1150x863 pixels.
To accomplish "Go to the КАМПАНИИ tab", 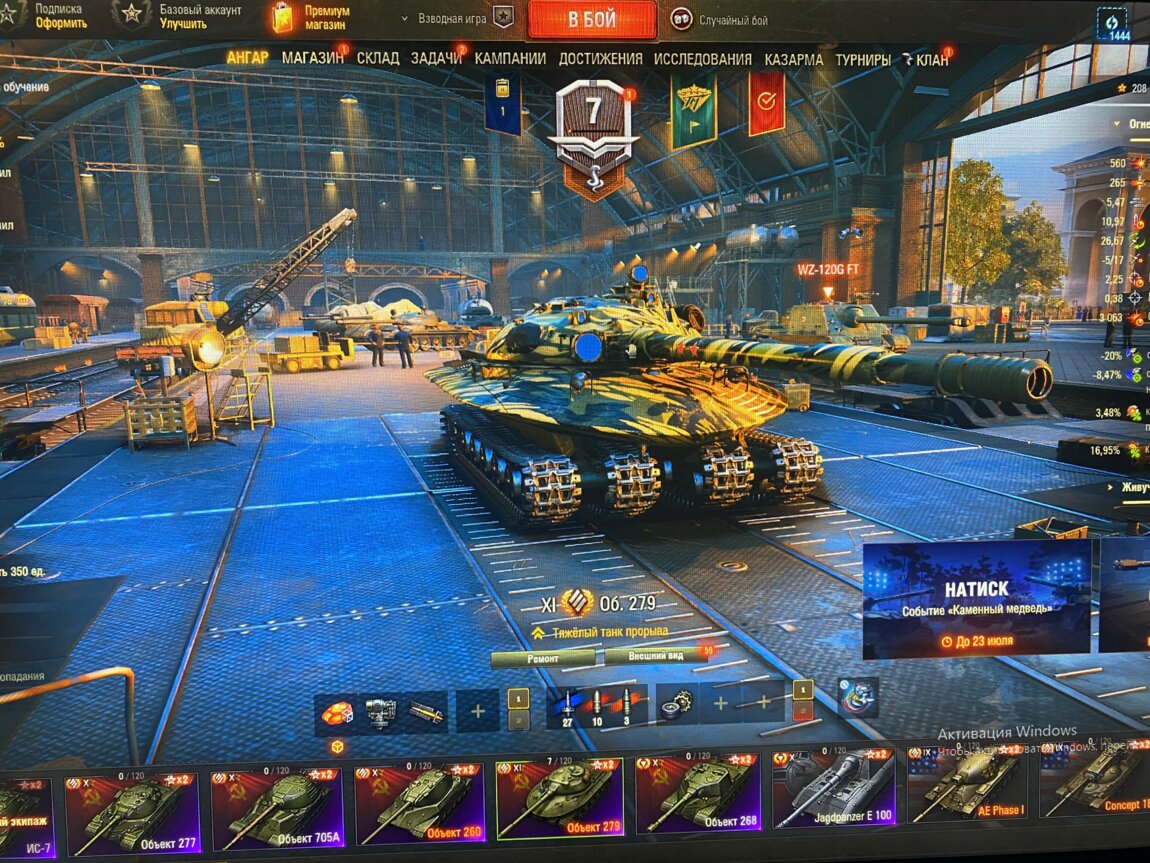I will (510, 59).
